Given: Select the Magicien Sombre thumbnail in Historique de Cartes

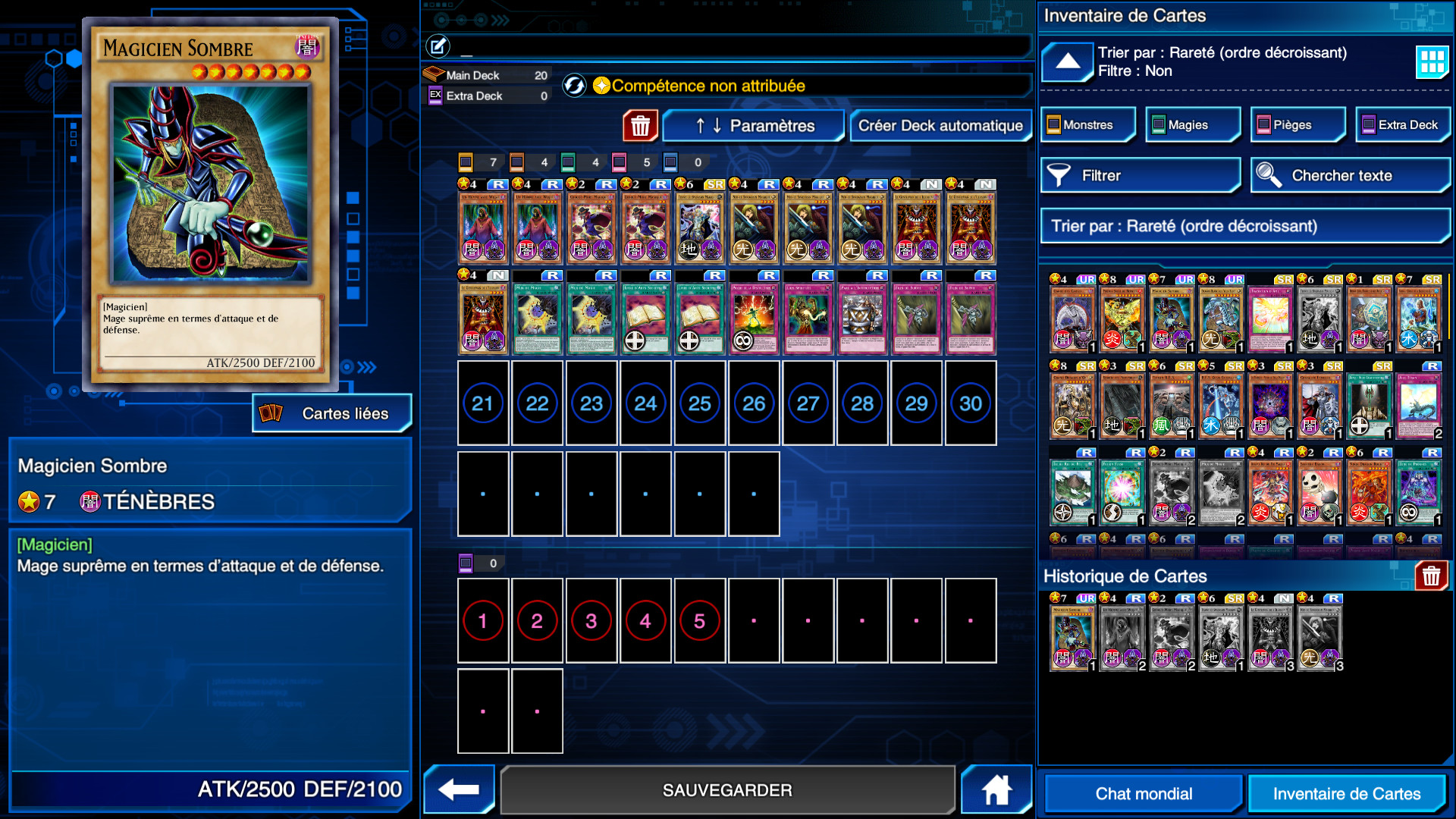Looking at the screenshot, I should (x=1072, y=635).
